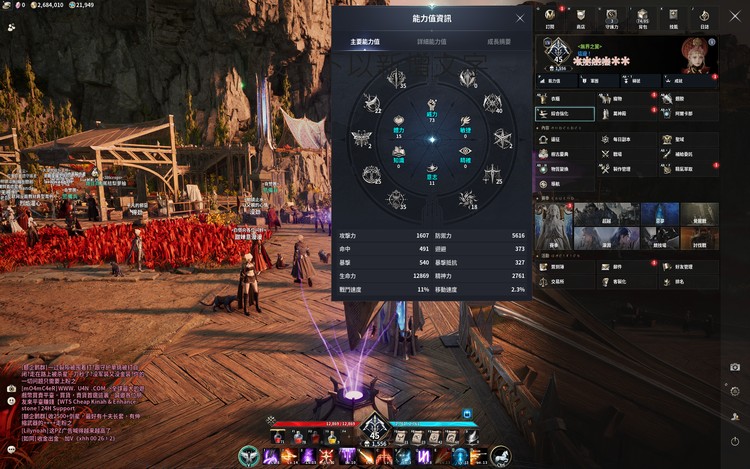
Task: Close the ability info window
Action: point(519,18)
